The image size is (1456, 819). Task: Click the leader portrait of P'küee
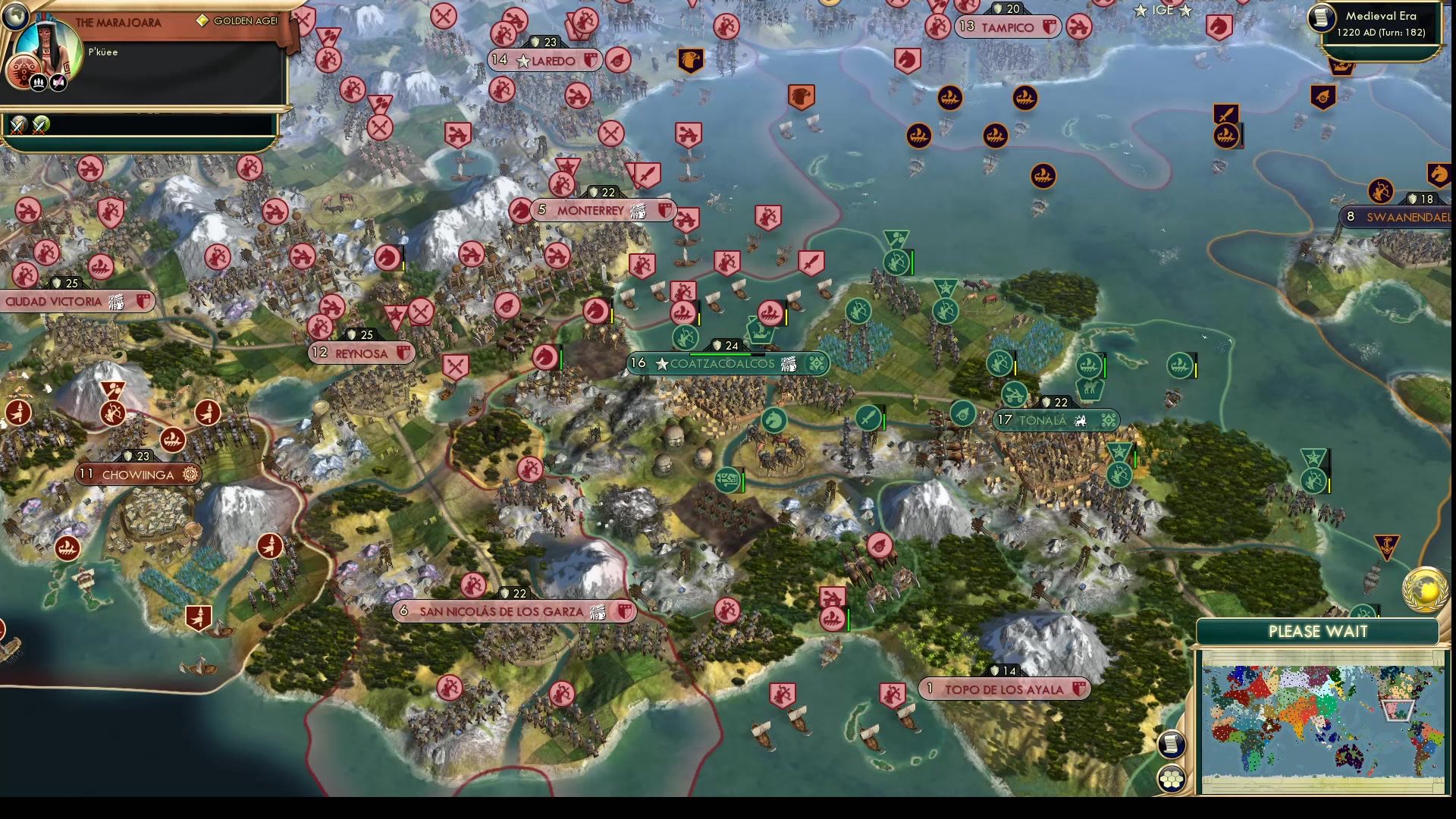pyautogui.click(x=49, y=47)
